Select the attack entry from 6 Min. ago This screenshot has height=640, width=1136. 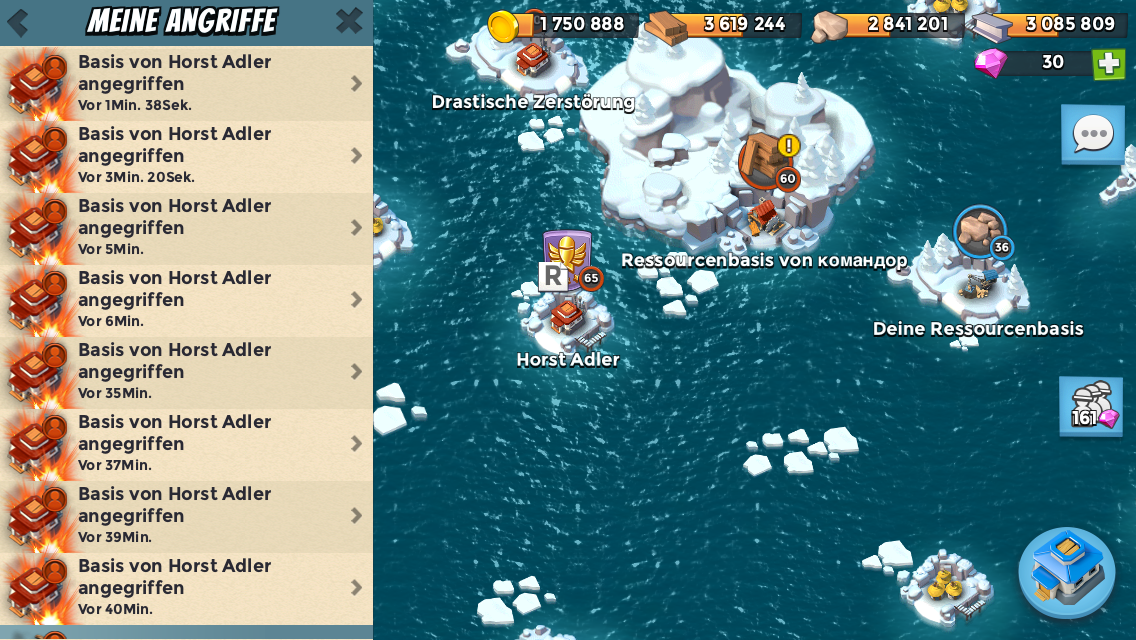point(186,299)
